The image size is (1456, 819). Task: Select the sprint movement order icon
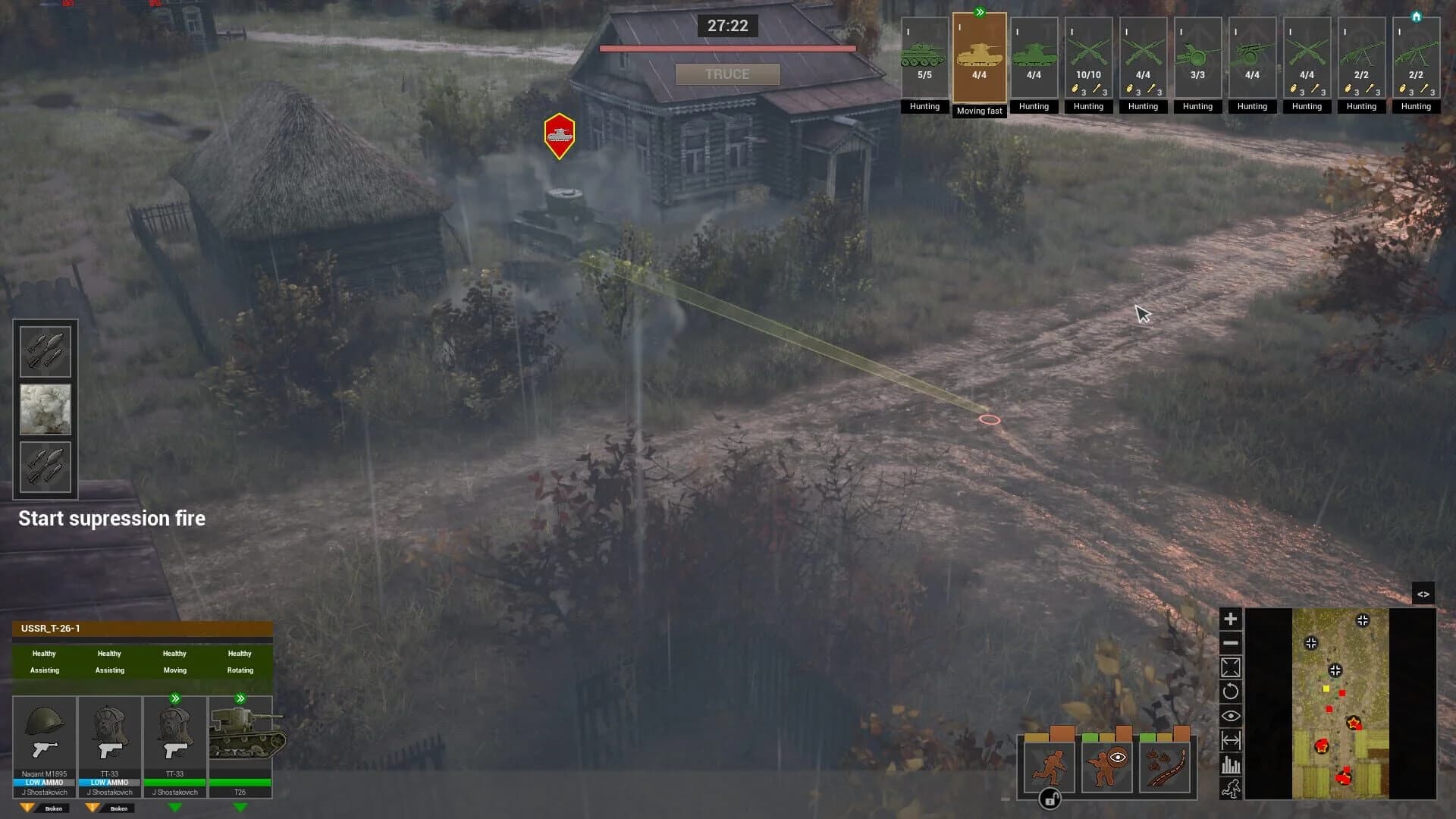tap(1050, 766)
